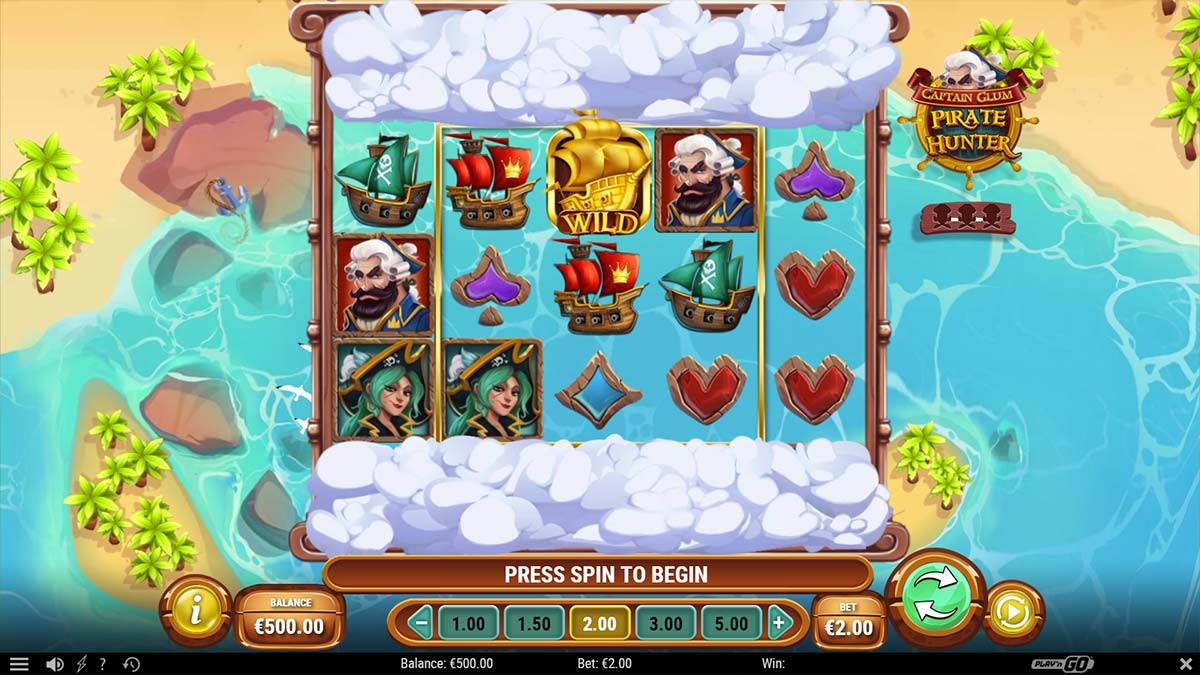Set the bet to 3.00
The width and height of the screenshot is (1200, 675).
(x=666, y=624)
